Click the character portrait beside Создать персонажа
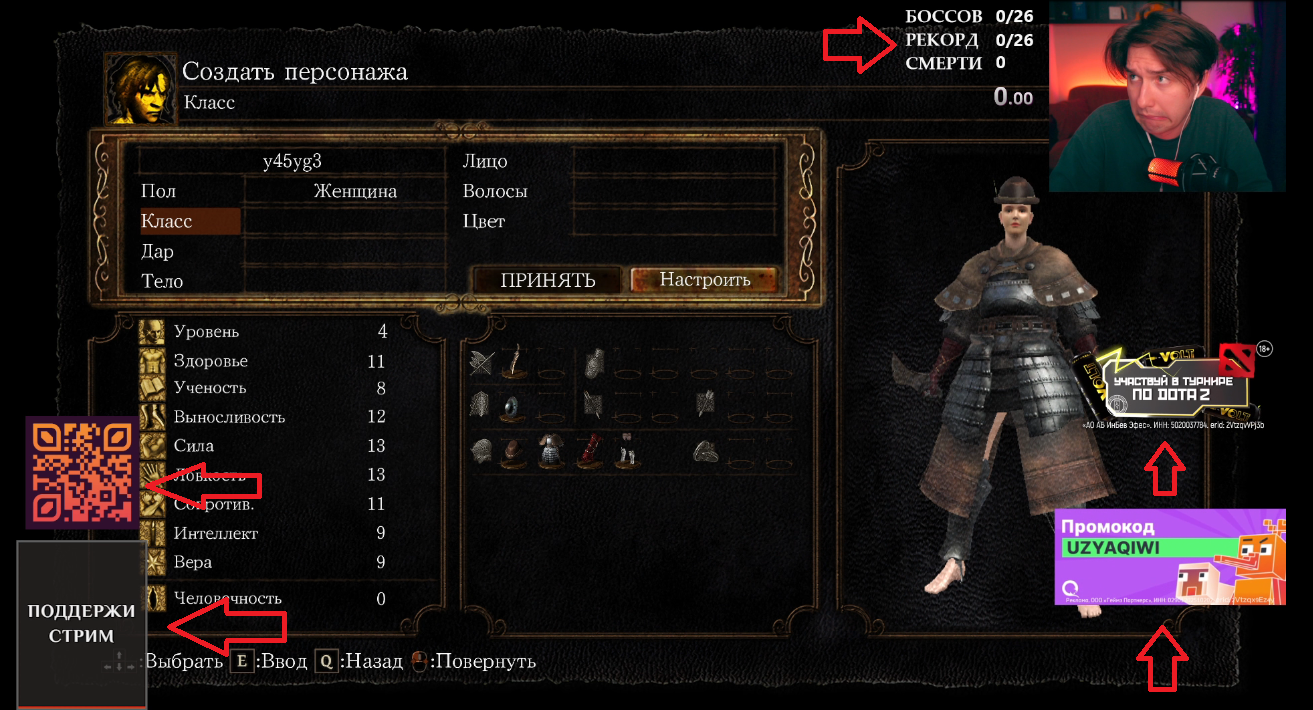This screenshot has height=710, width=1313. click(x=139, y=89)
